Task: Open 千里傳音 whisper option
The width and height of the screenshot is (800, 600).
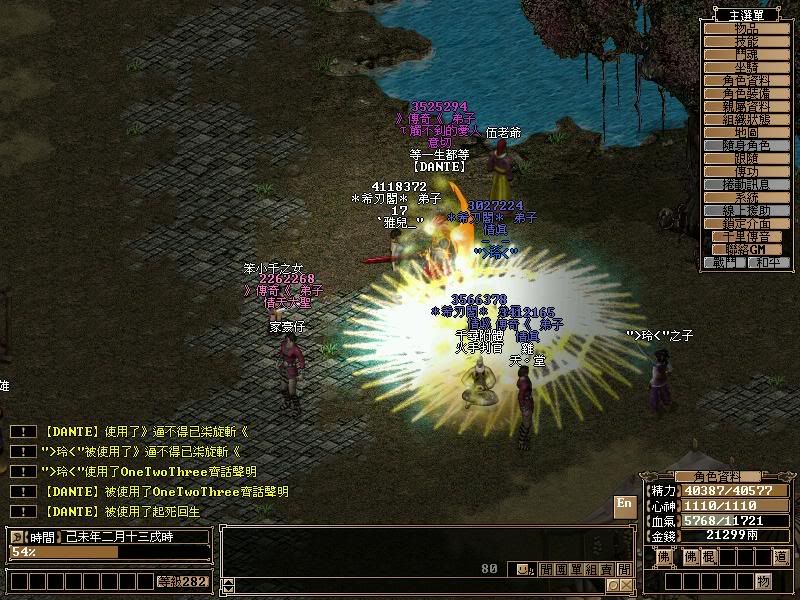Action: (745, 236)
